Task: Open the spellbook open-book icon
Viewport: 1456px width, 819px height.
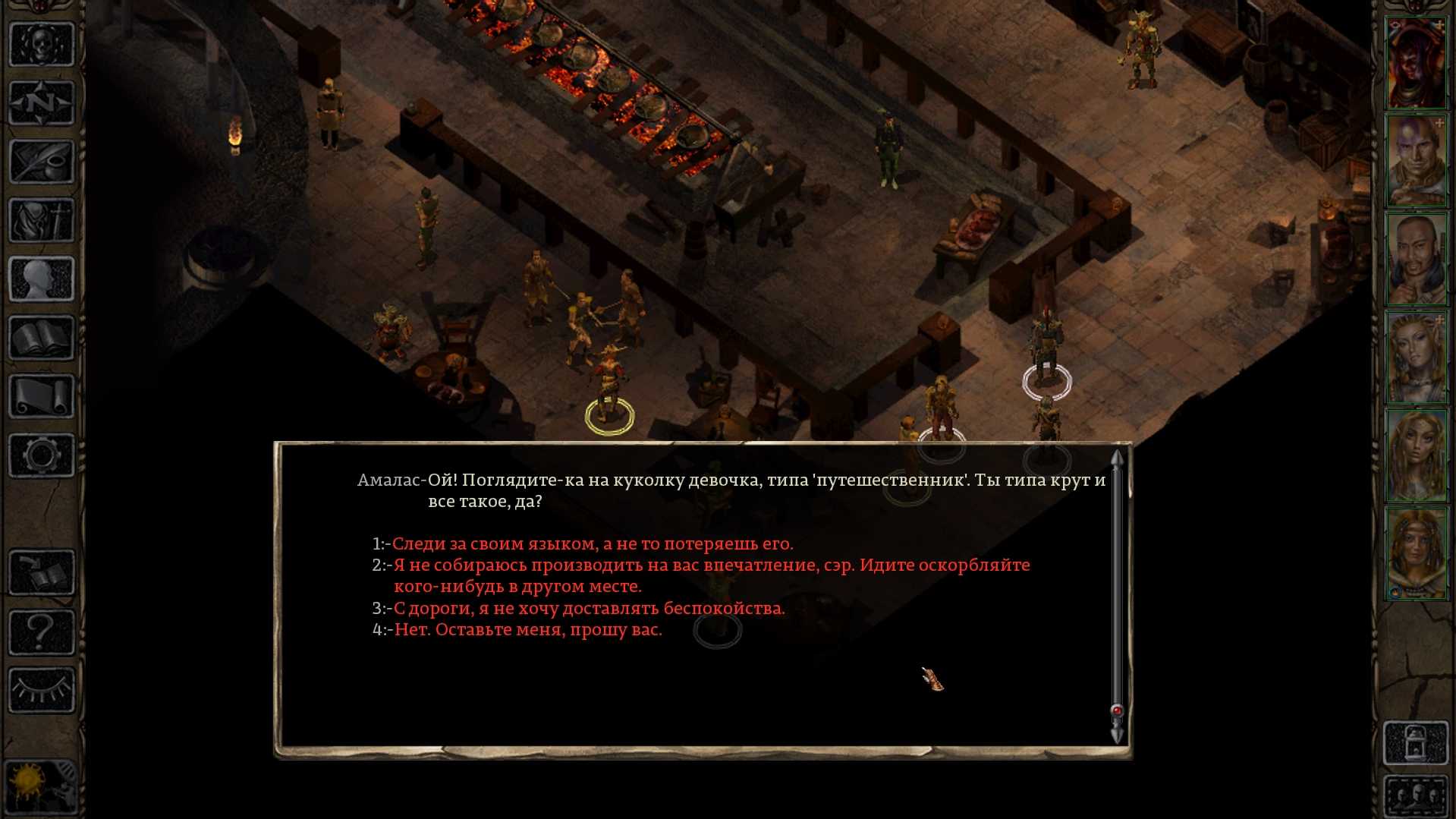Action: point(42,338)
